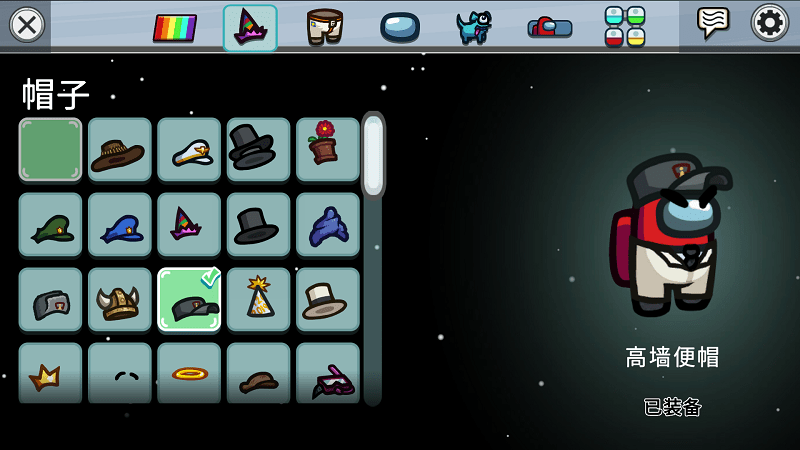Open the visor tab
800x450 pixels.
click(399, 27)
